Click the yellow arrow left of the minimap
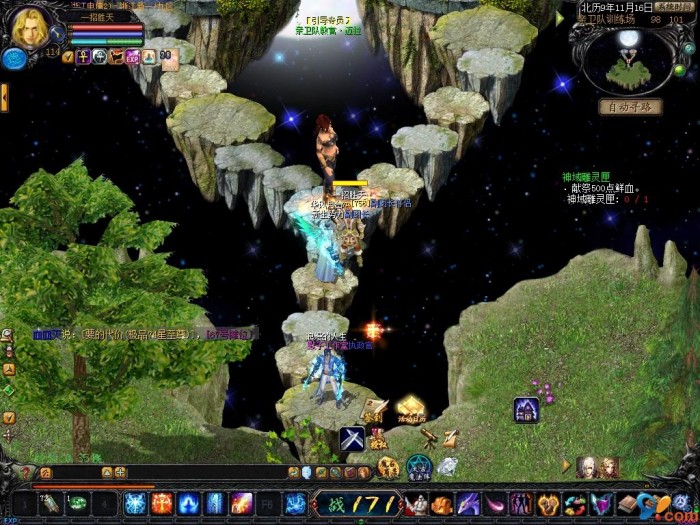This screenshot has width=700, height=525. tap(560, 18)
